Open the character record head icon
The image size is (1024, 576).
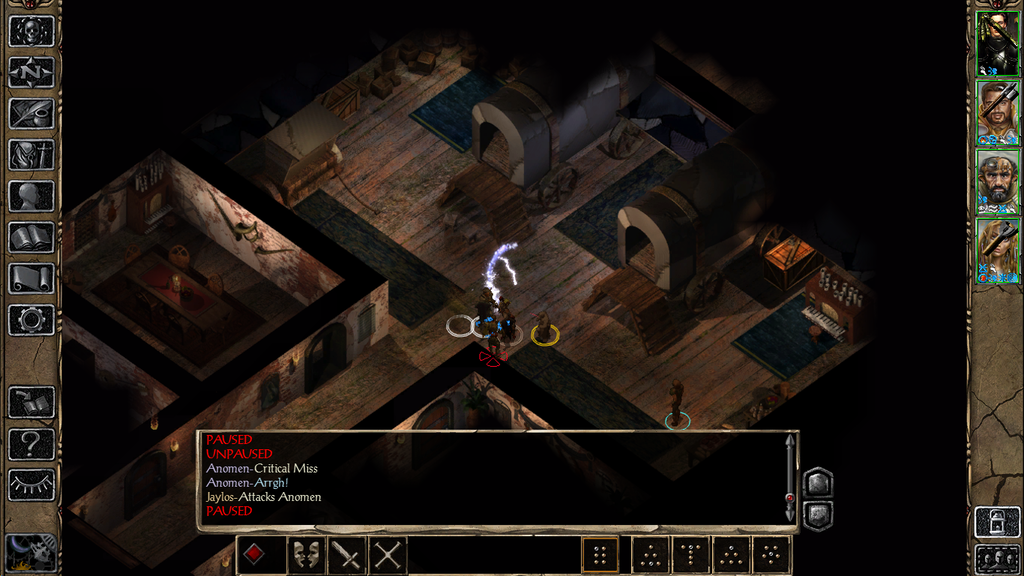point(31,196)
